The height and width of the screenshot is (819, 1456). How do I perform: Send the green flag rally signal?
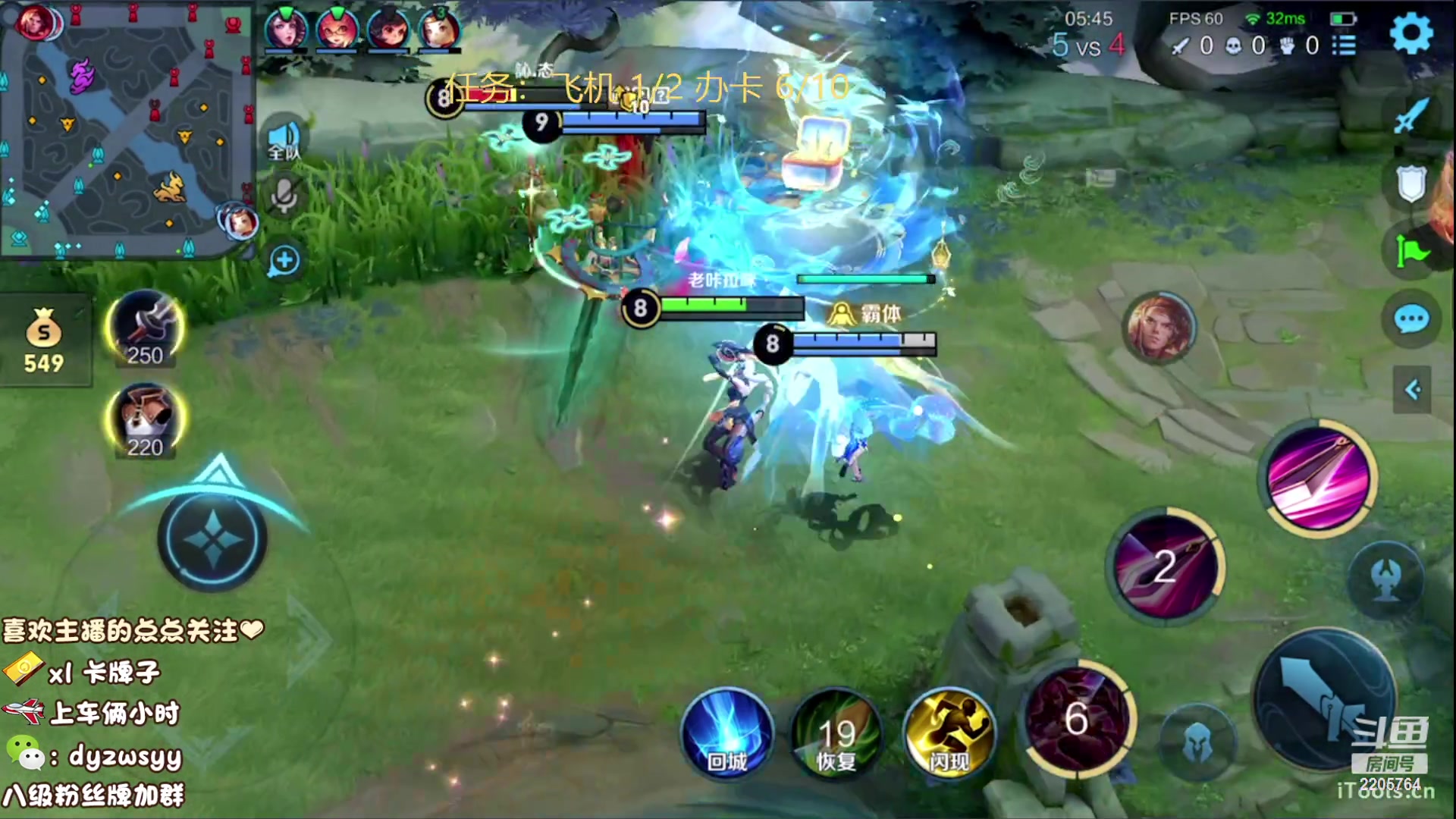pos(1411,252)
